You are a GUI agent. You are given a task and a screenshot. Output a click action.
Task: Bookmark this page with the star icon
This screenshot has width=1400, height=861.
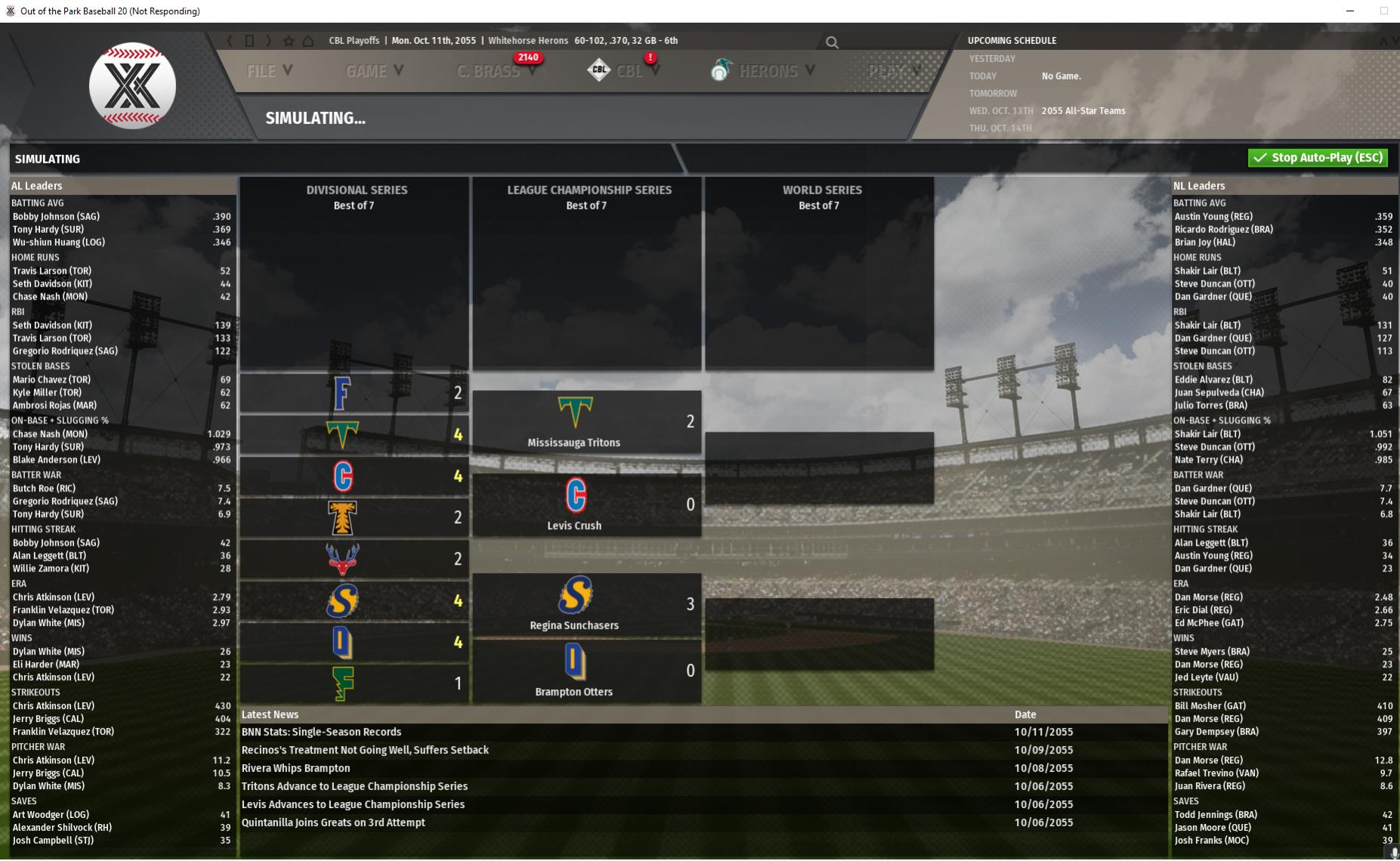click(x=289, y=41)
